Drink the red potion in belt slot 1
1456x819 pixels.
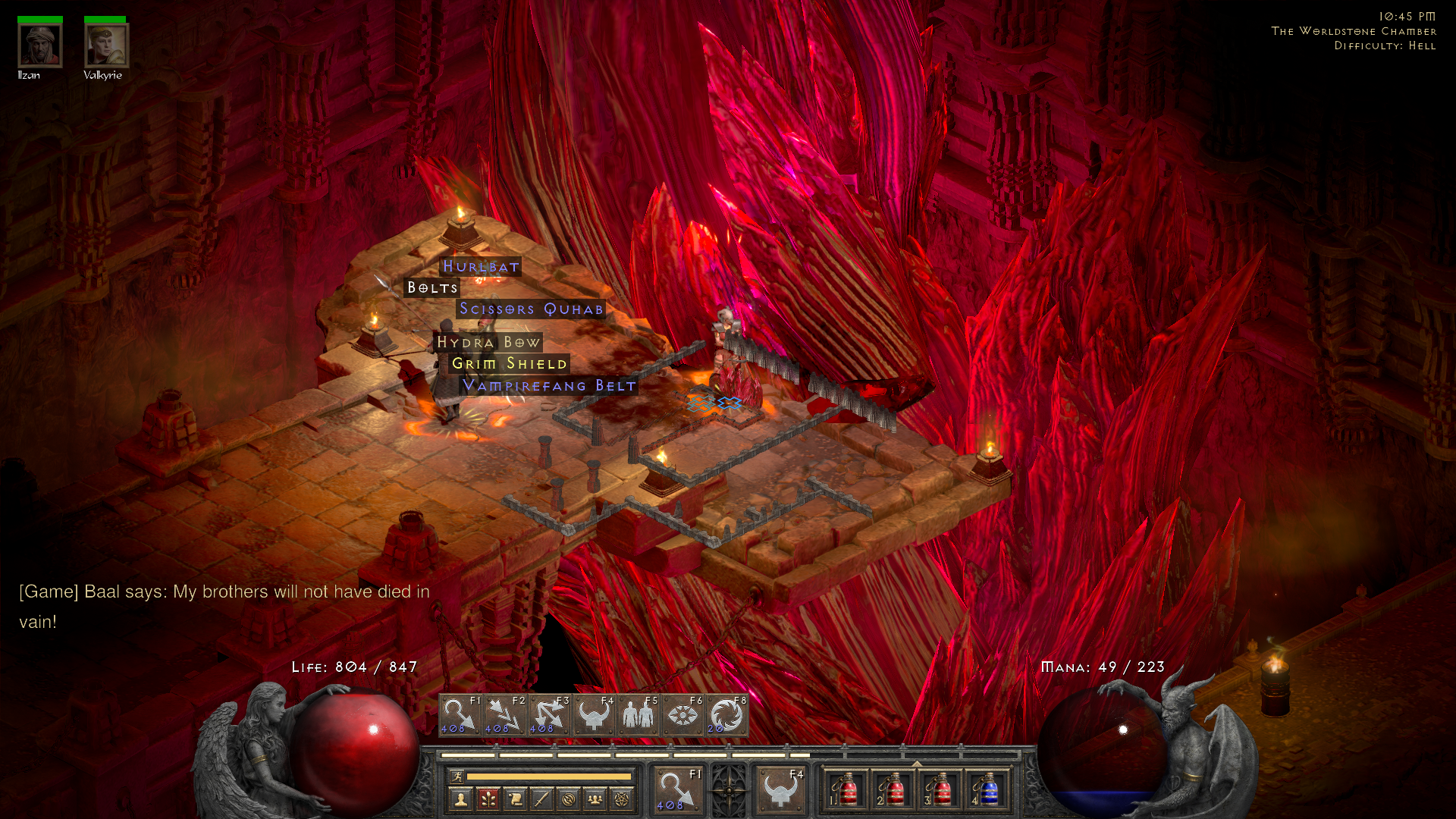pyautogui.click(x=849, y=790)
